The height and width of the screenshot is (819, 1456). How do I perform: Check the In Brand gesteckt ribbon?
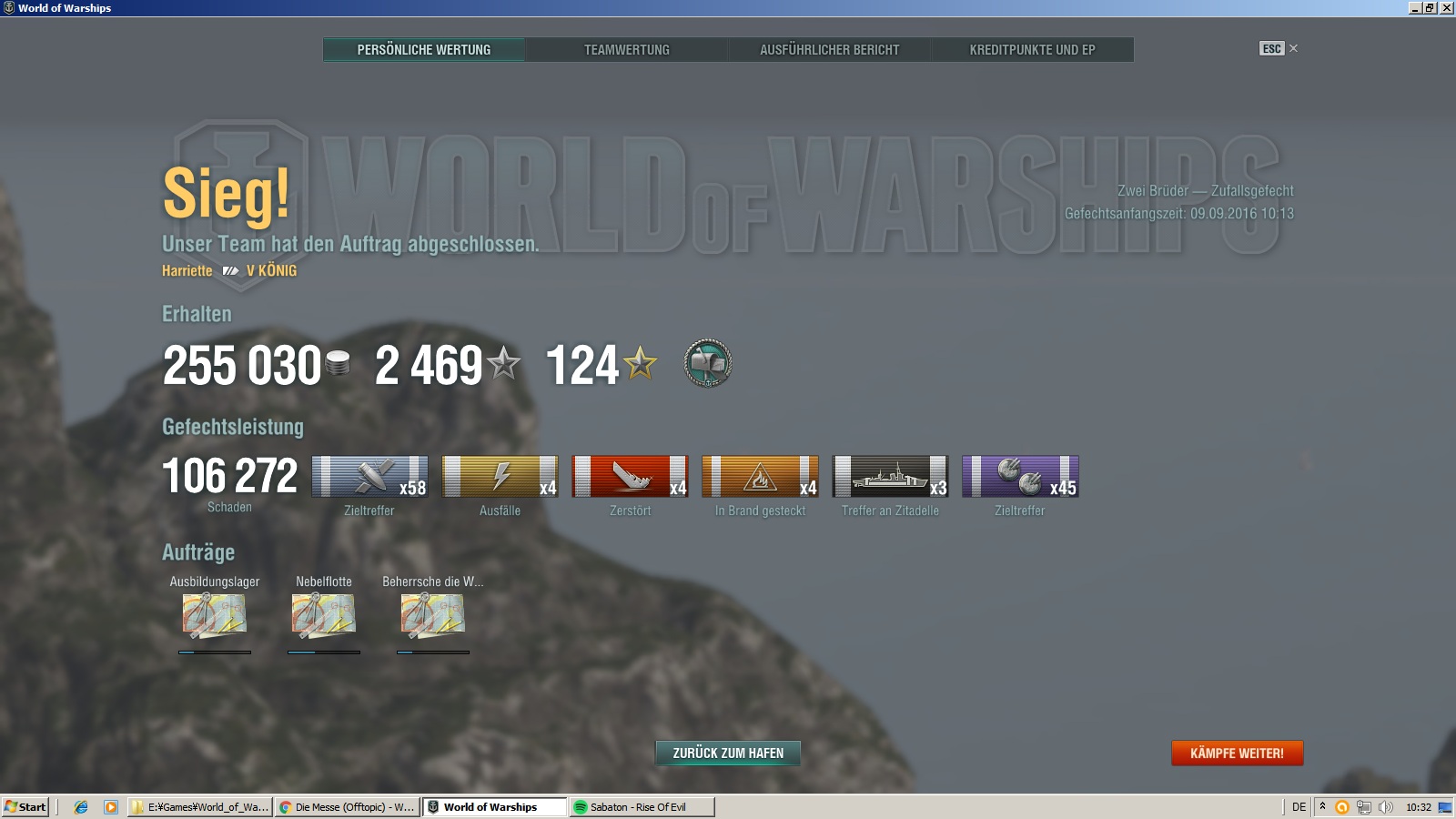[x=760, y=477]
